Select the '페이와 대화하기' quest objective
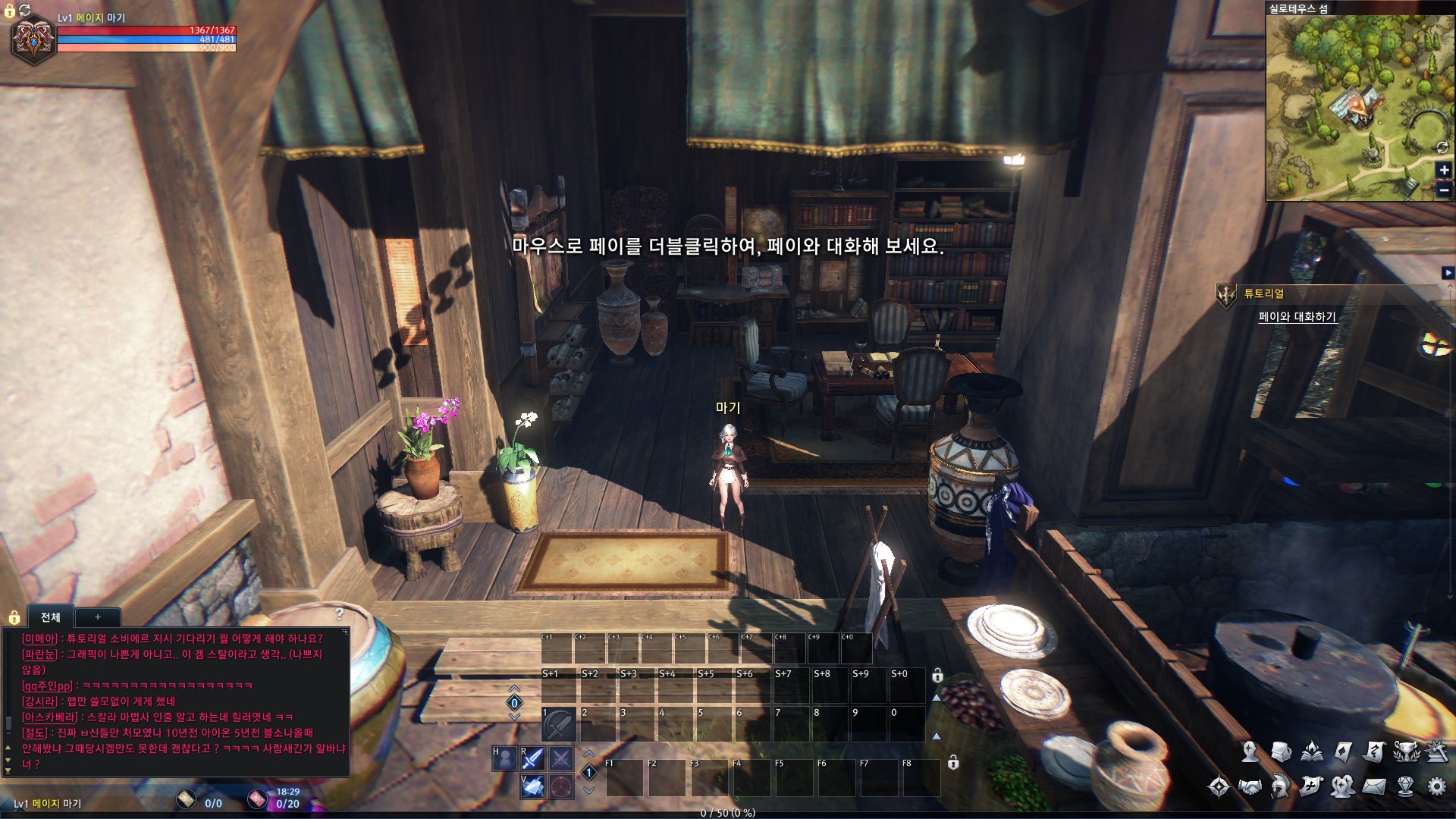1456x819 pixels. pos(1297,317)
